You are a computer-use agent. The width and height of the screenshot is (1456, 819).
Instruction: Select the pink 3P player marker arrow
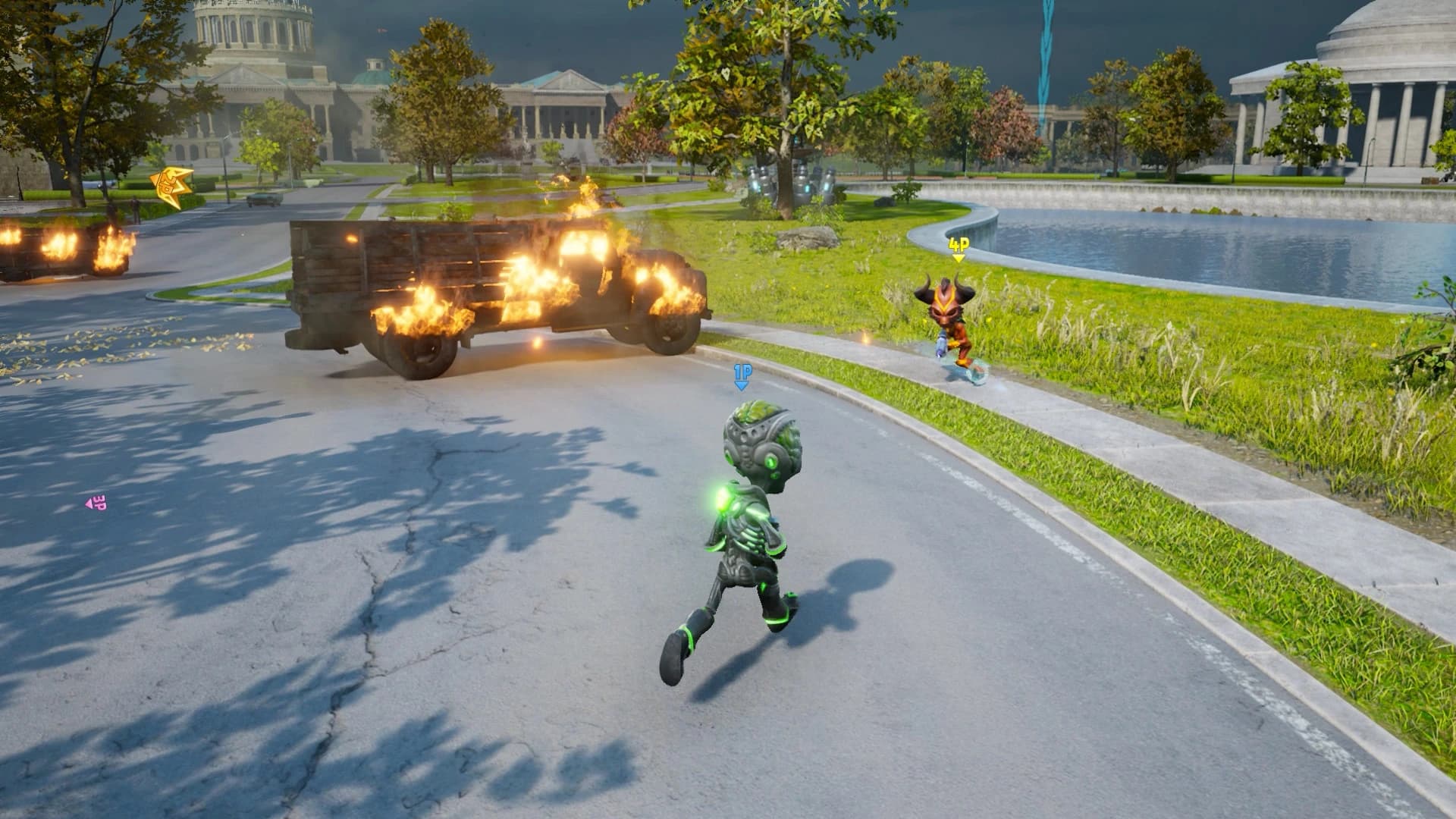click(96, 500)
